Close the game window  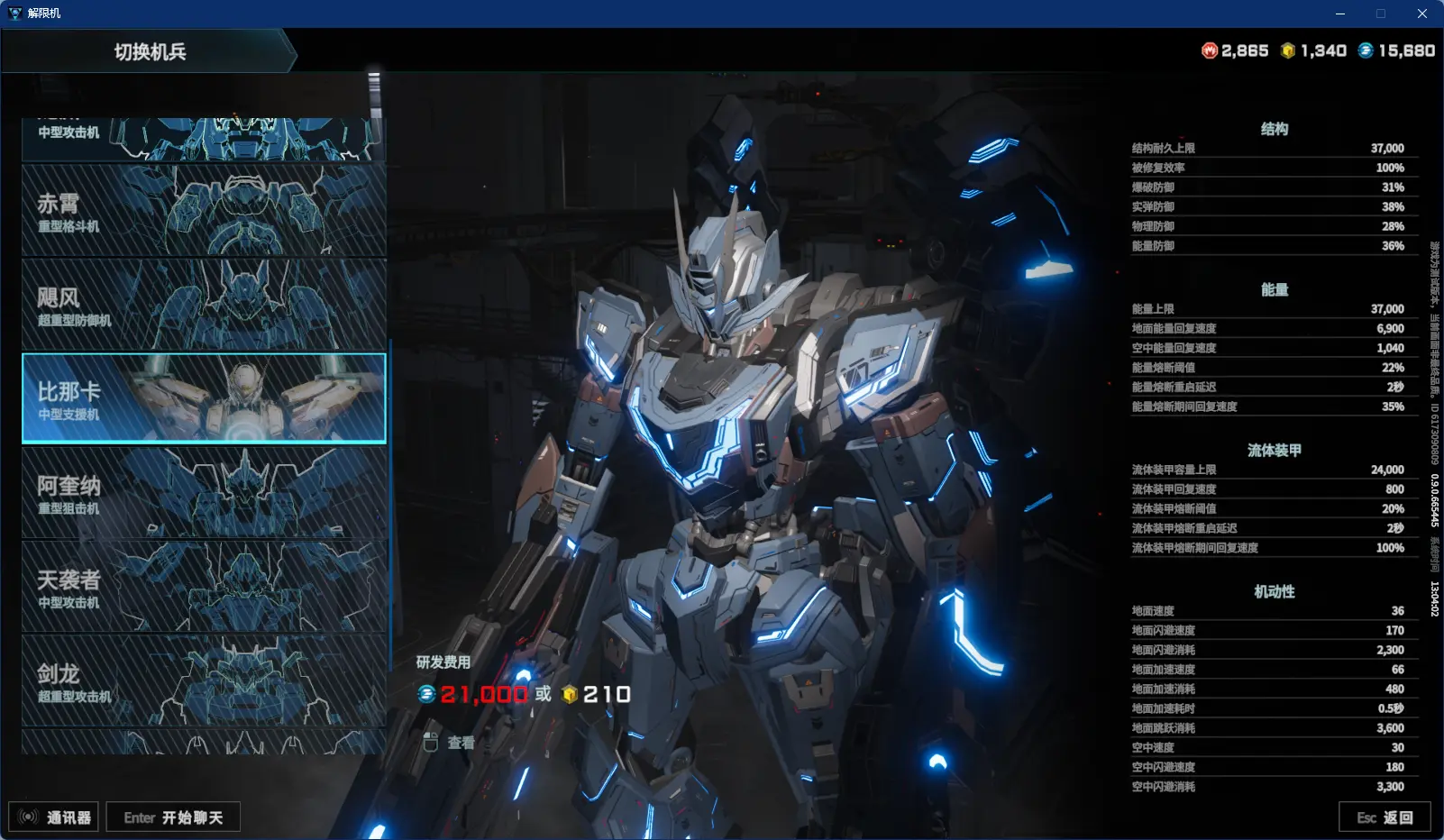(x=1422, y=14)
